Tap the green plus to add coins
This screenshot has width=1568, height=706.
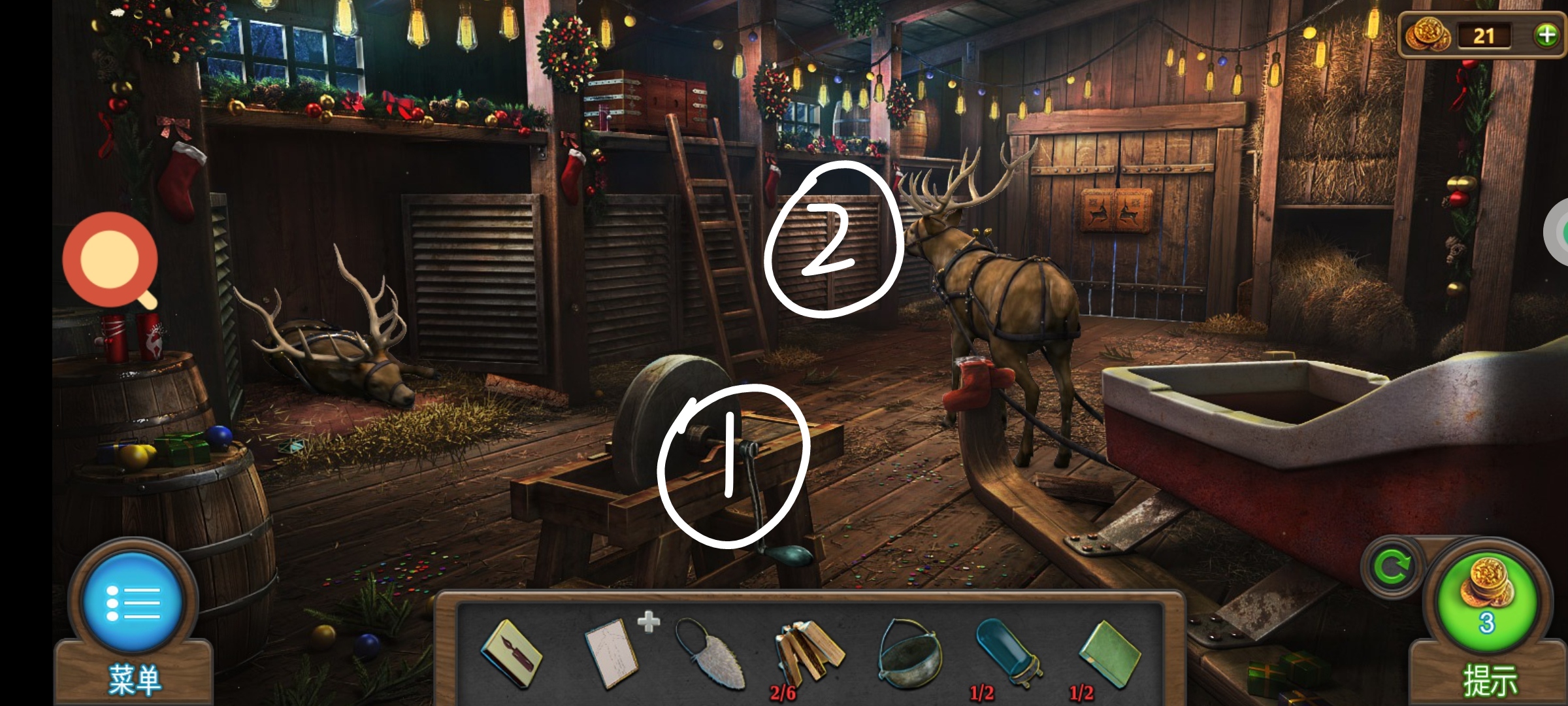[x=1546, y=35]
